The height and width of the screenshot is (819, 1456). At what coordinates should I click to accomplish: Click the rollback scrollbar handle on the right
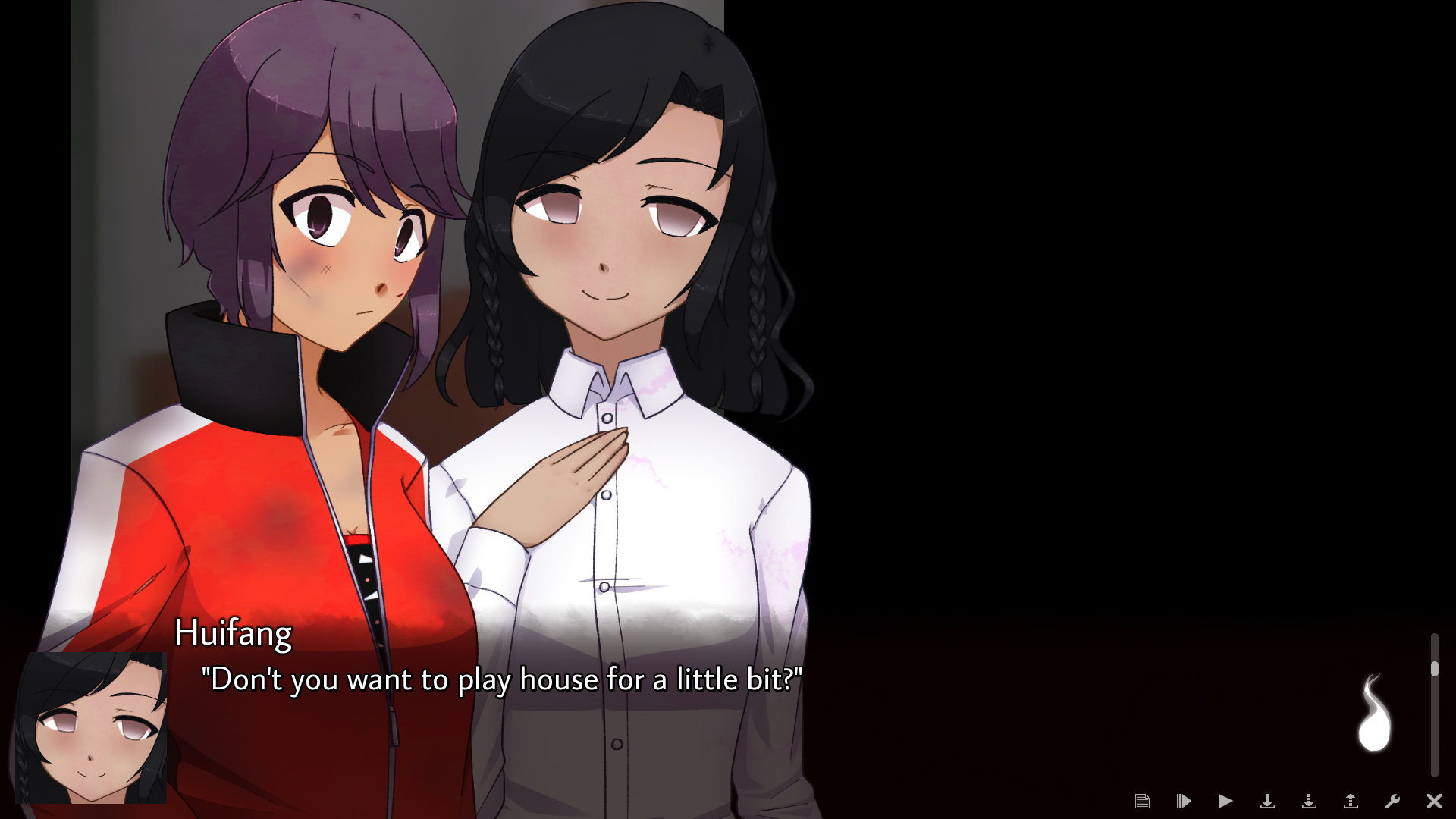click(1436, 667)
